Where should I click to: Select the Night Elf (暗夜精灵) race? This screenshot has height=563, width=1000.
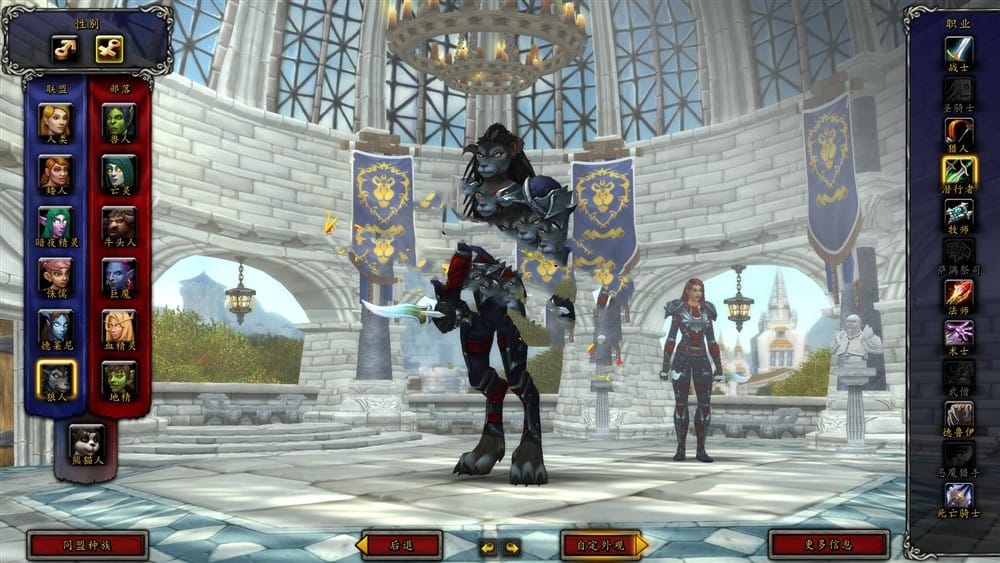pos(55,224)
